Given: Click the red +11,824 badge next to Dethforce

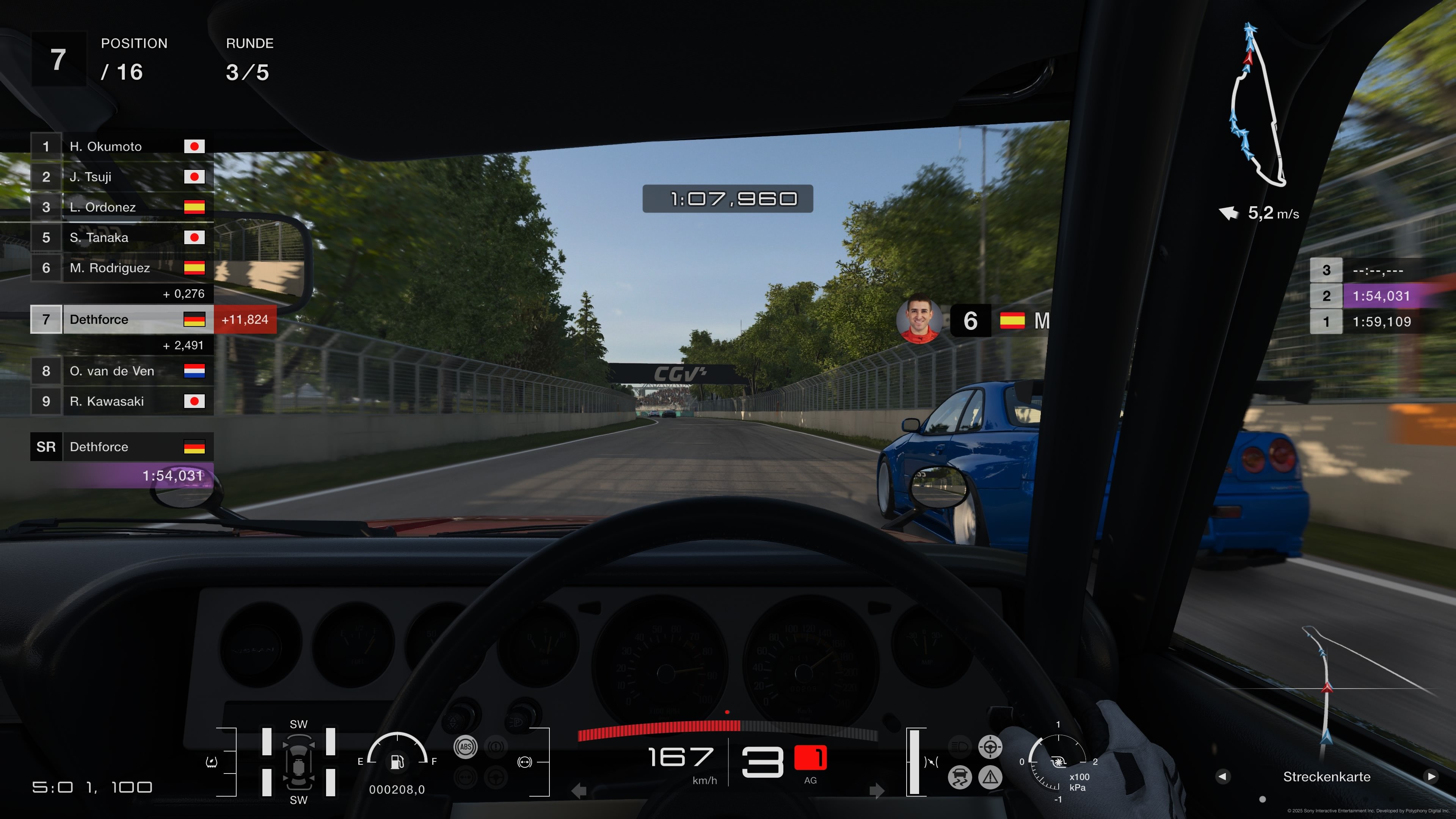Looking at the screenshot, I should (245, 319).
